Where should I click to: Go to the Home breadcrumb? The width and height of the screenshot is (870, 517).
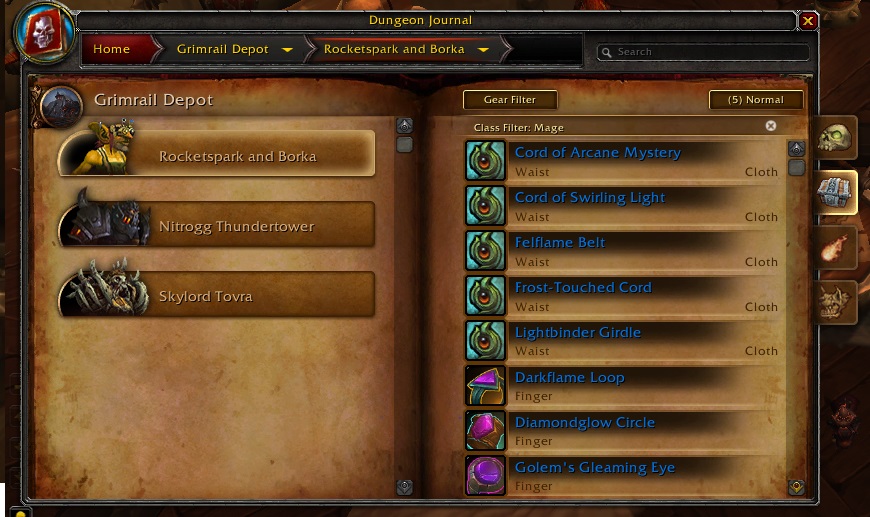tap(112, 49)
